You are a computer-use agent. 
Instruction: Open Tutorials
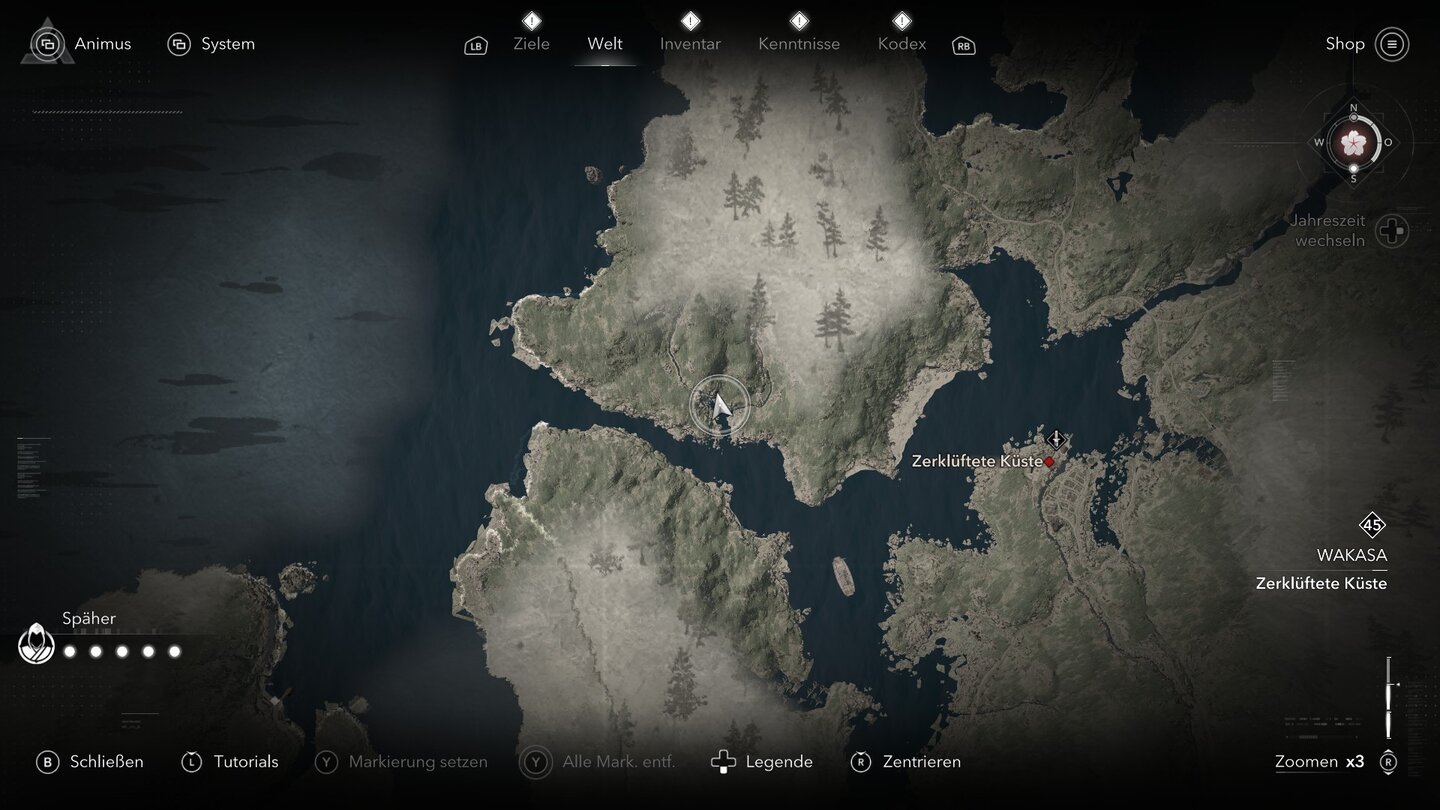tap(230, 762)
